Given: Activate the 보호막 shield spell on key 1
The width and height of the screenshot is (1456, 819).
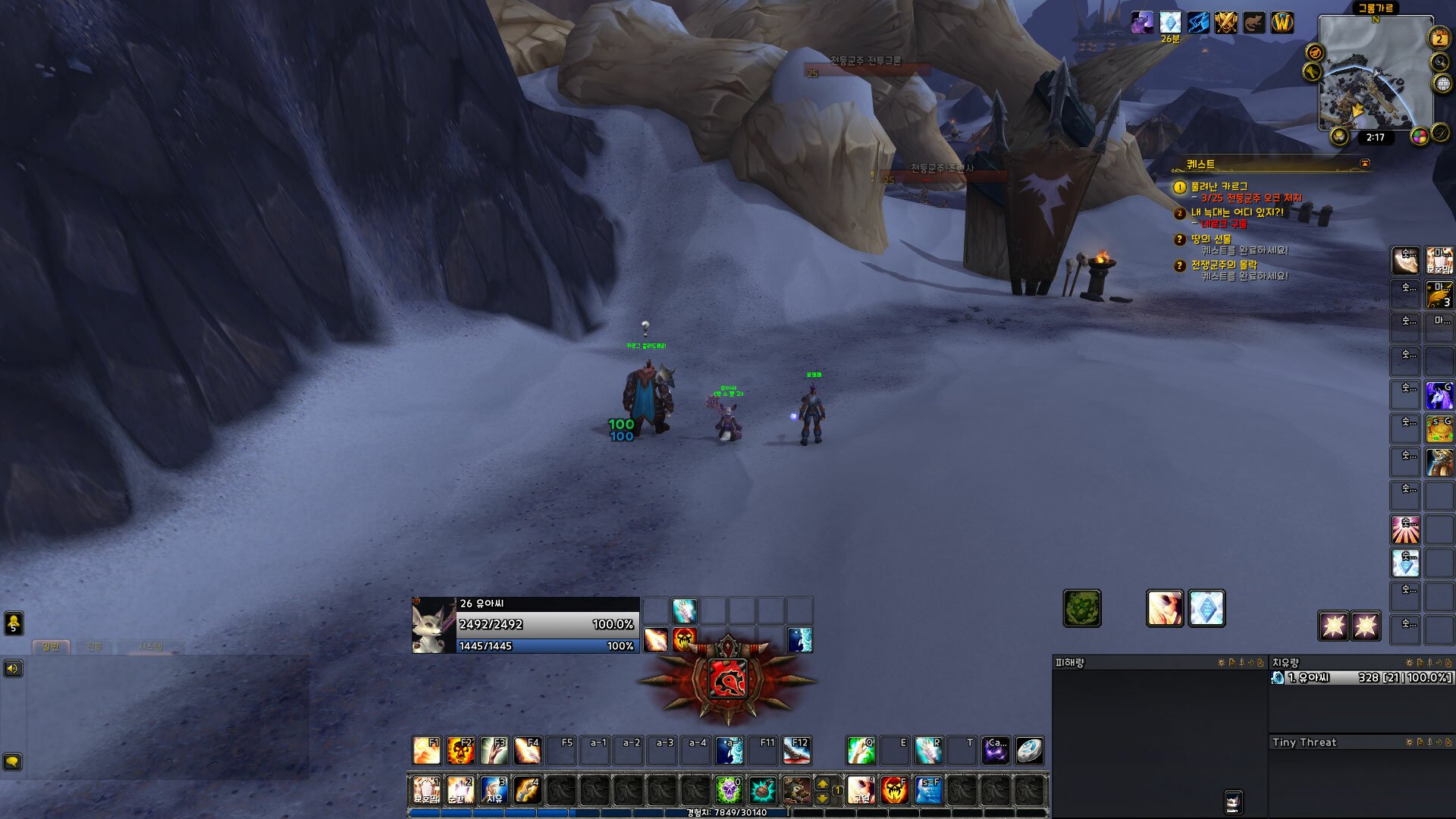Looking at the screenshot, I should point(426,790).
